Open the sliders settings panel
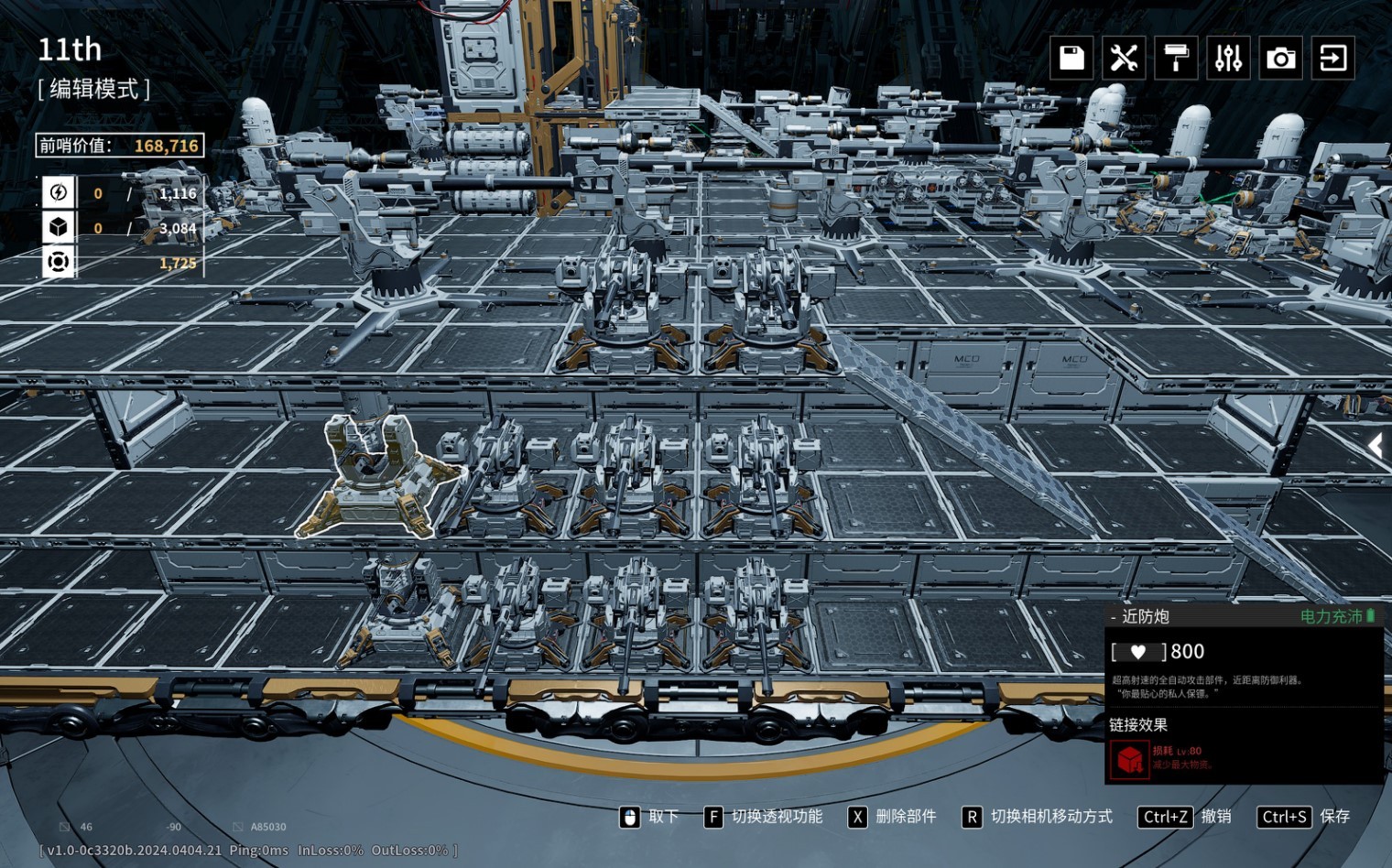The width and height of the screenshot is (1392, 868). click(x=1228, y=58)
